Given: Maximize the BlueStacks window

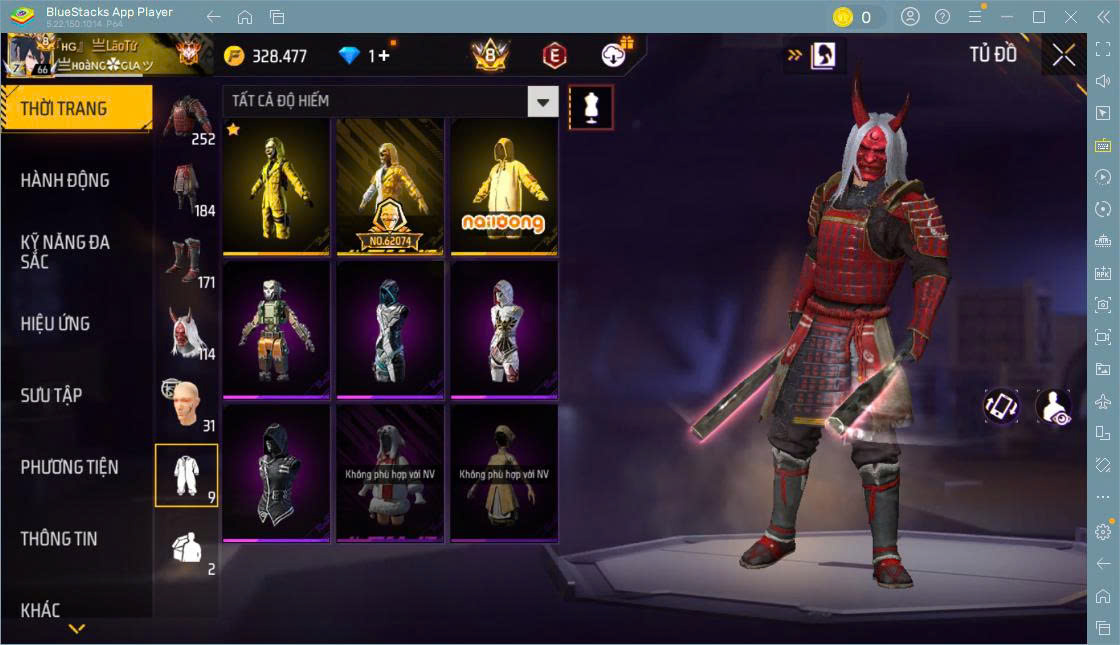Looking at the screenshot, I should pos(1039,17).
